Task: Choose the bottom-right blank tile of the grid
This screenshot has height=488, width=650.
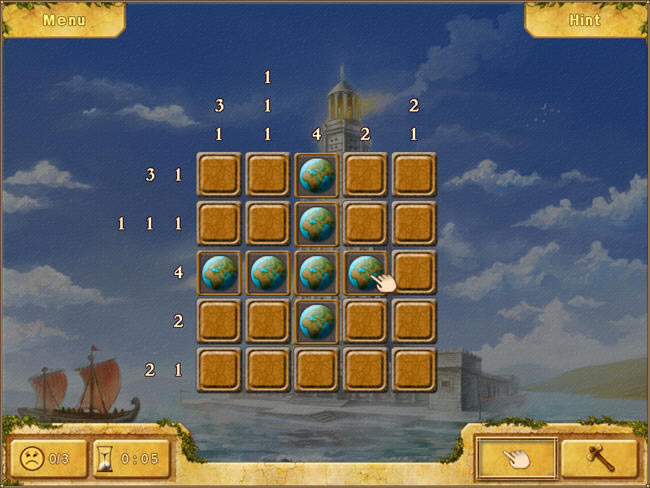Action: click(415, 369)
